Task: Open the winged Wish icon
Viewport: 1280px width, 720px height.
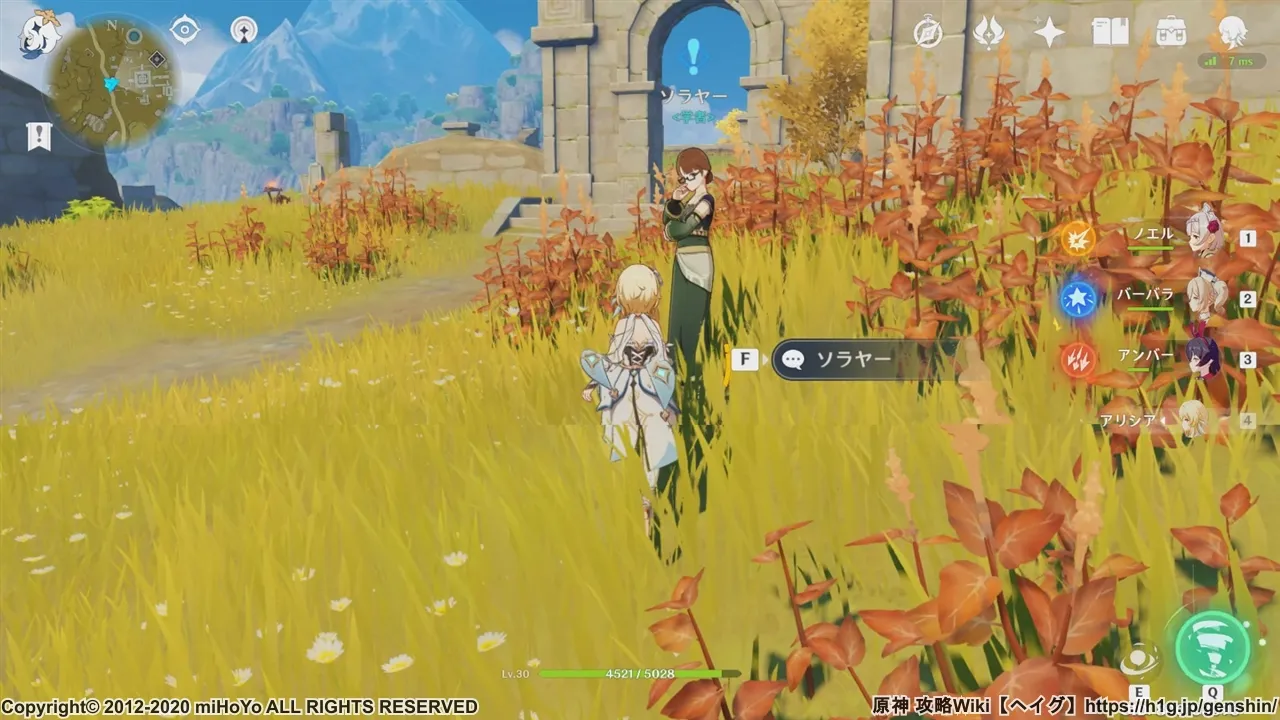Action: (988, 33)
